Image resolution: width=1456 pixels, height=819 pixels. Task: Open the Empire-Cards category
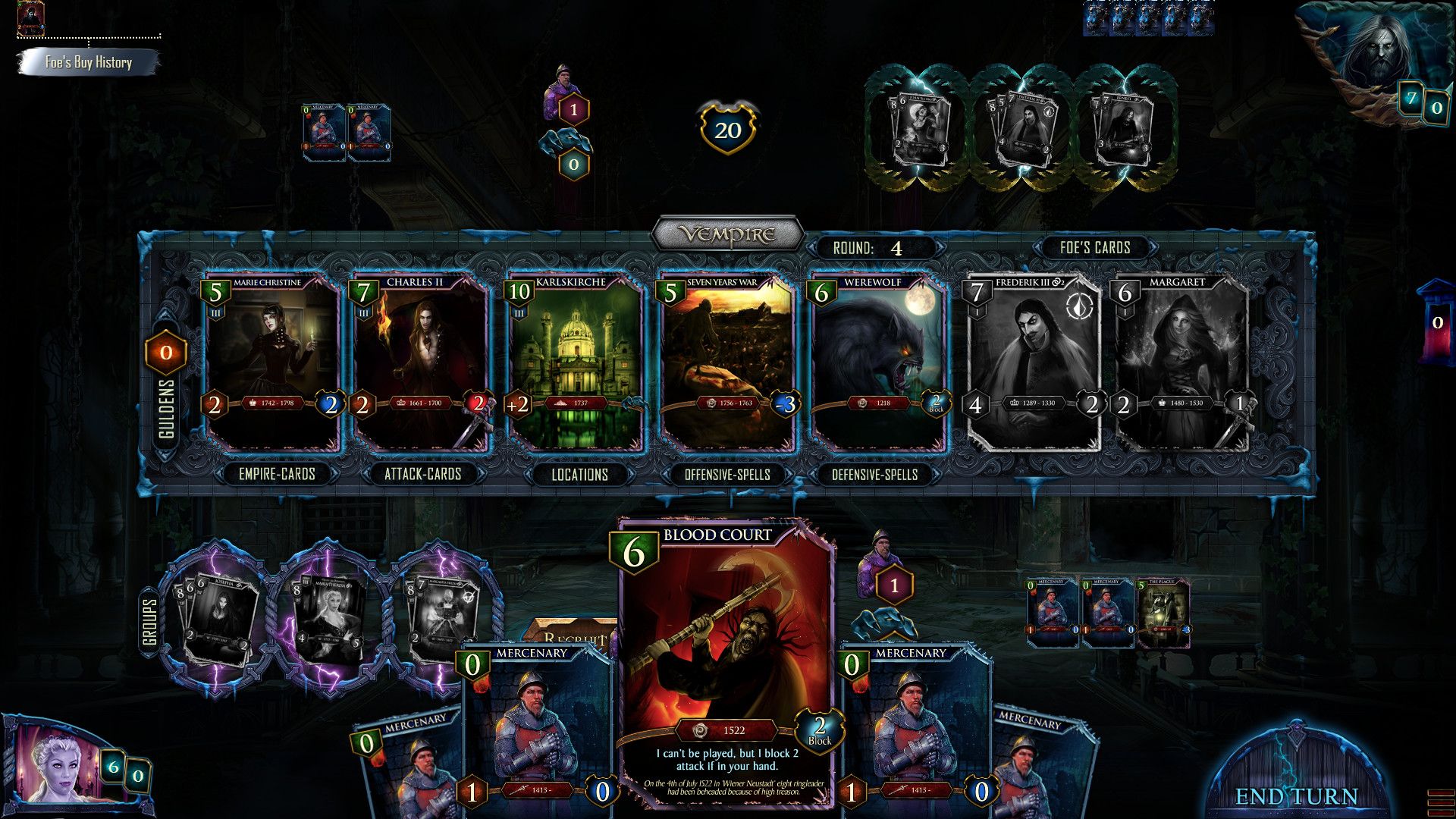point(277,475)
